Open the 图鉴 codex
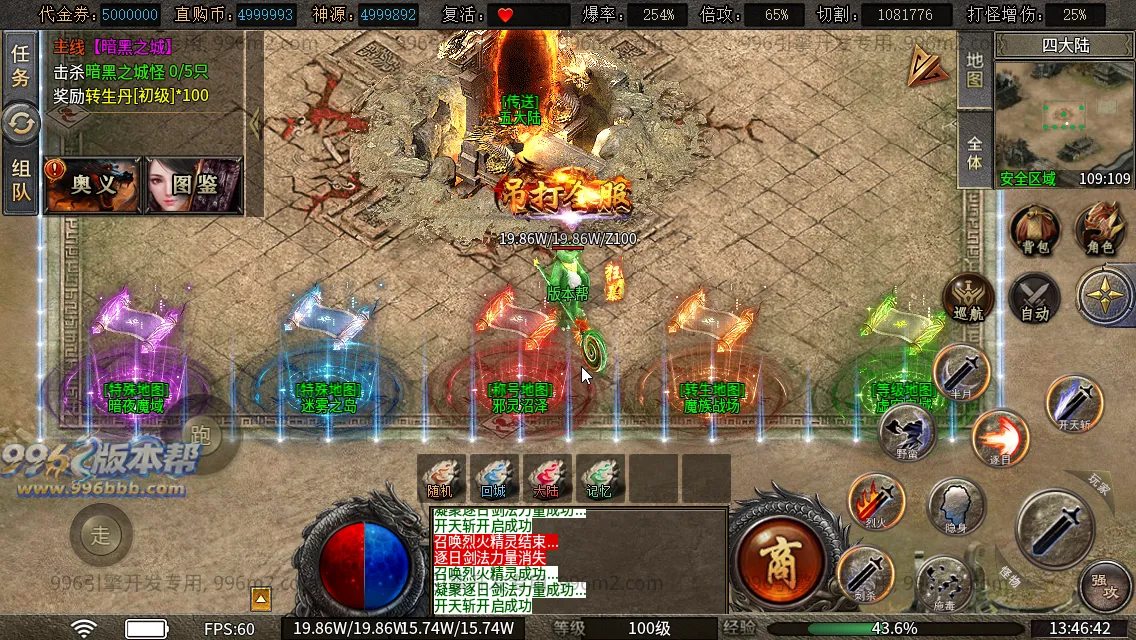The image size is (1136, 640). [x=194, y=185]
